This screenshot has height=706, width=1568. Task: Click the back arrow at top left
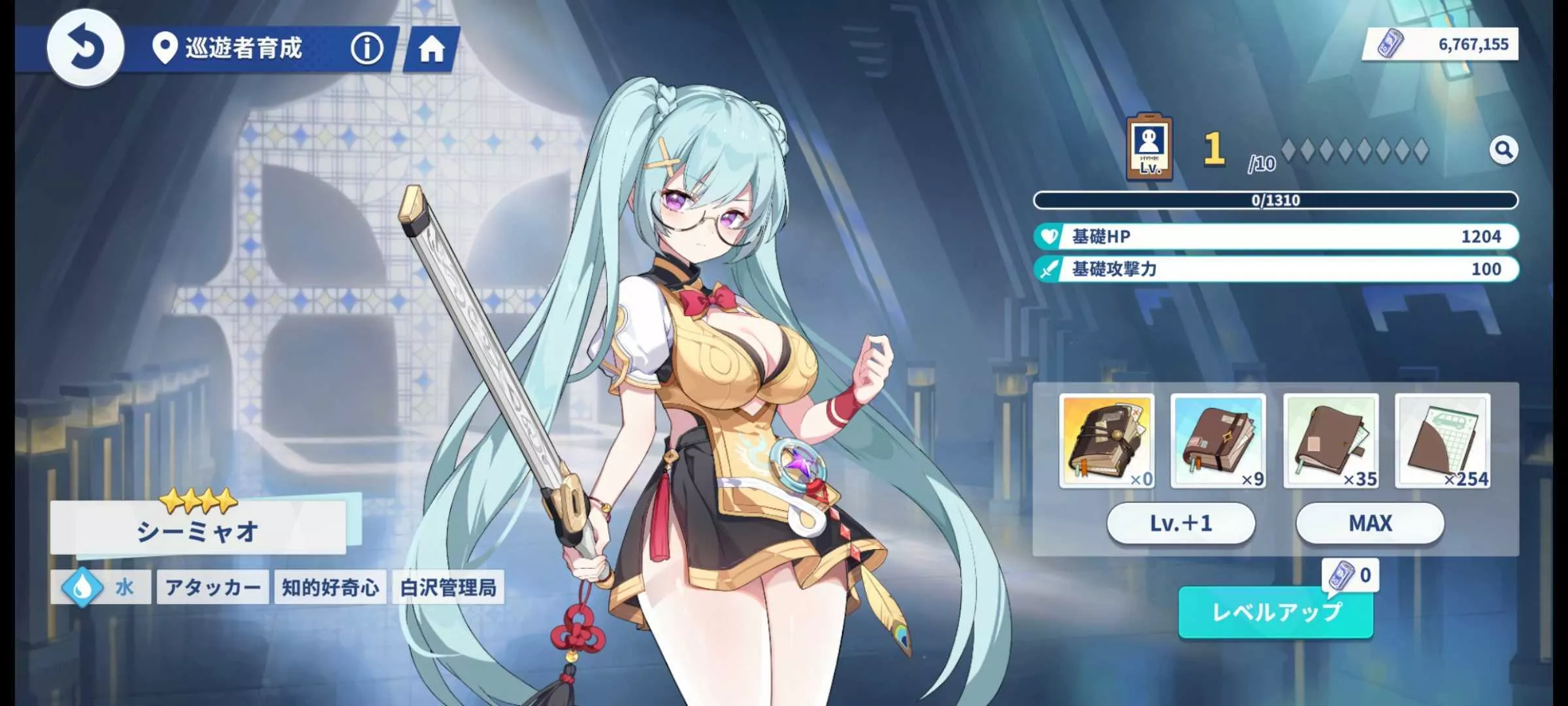coord(88,49)
